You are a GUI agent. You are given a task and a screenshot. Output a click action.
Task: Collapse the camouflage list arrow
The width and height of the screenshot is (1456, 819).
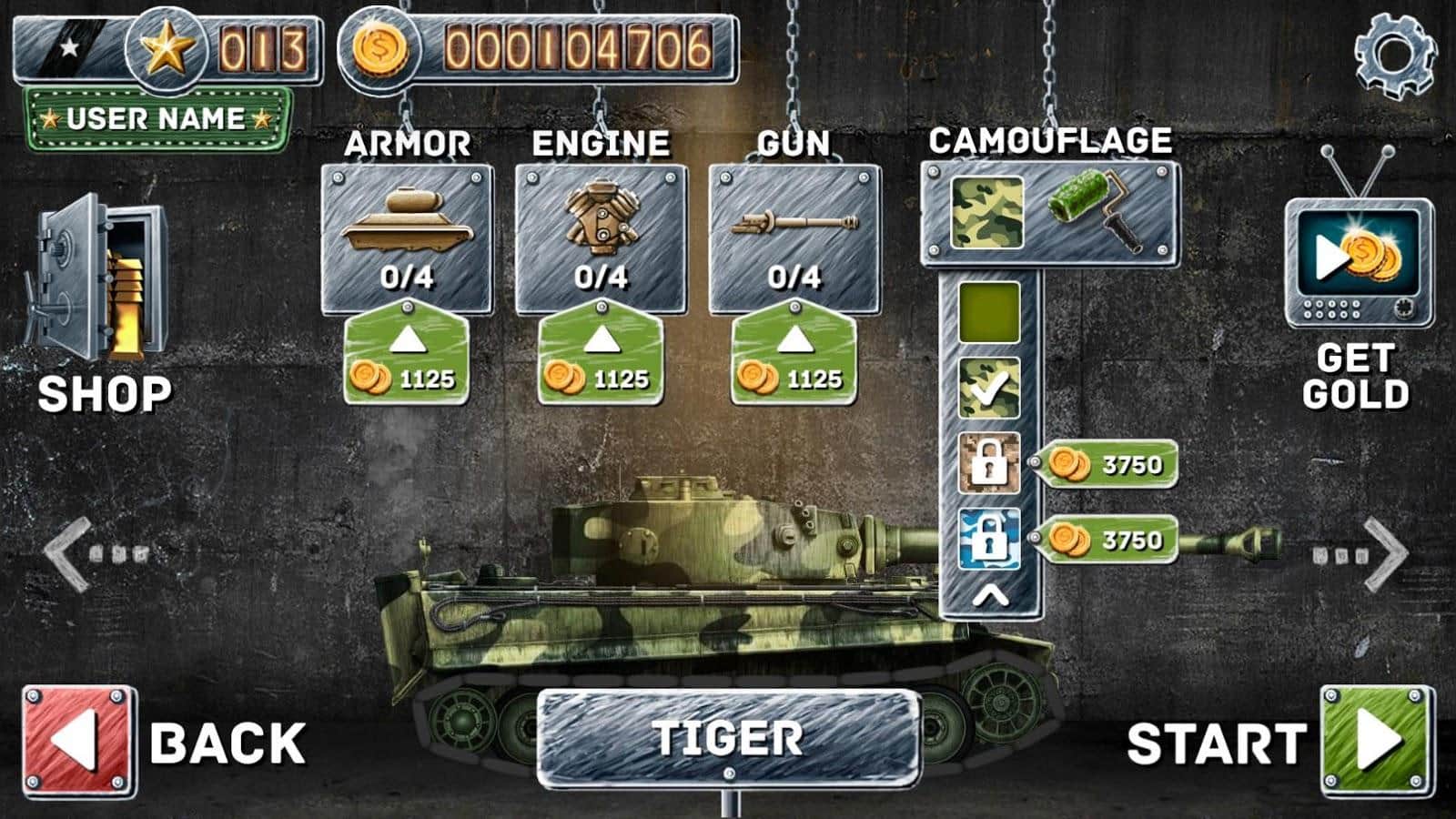coord(990,596)
